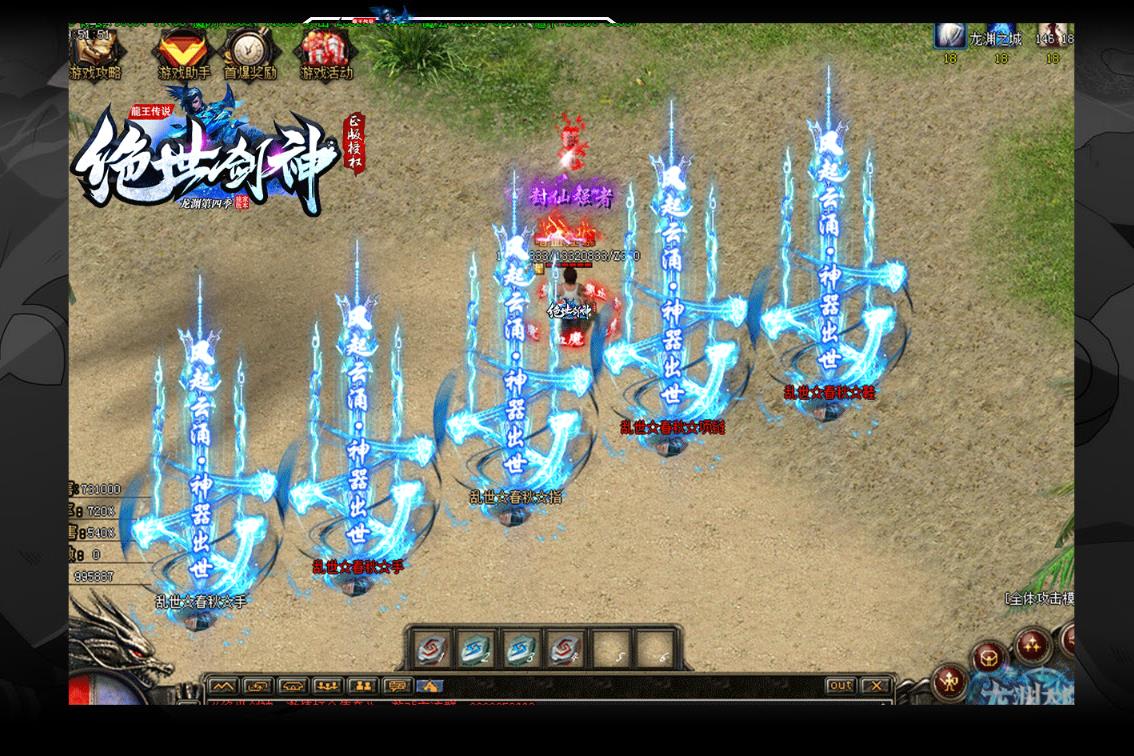
Task: Click the 绝世剑神 game logo banner
Action: click(x=205, y=165)
